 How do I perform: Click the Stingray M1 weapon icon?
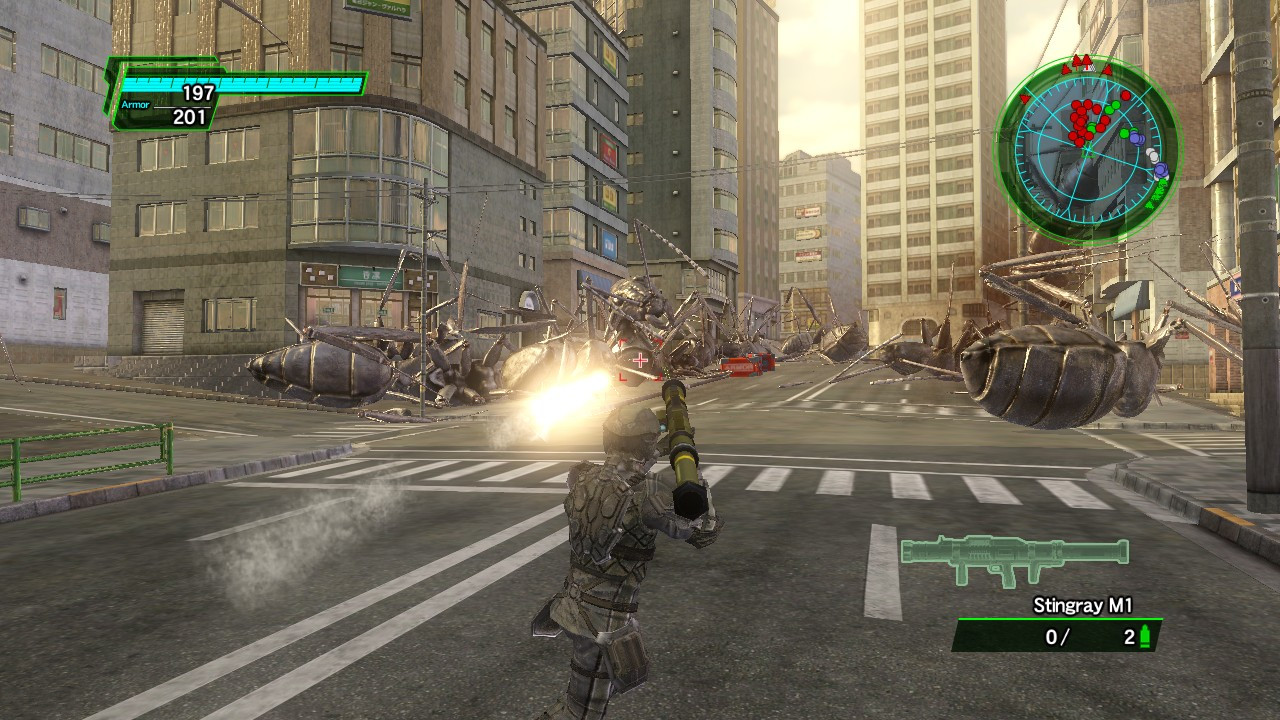pos(1010,558)
